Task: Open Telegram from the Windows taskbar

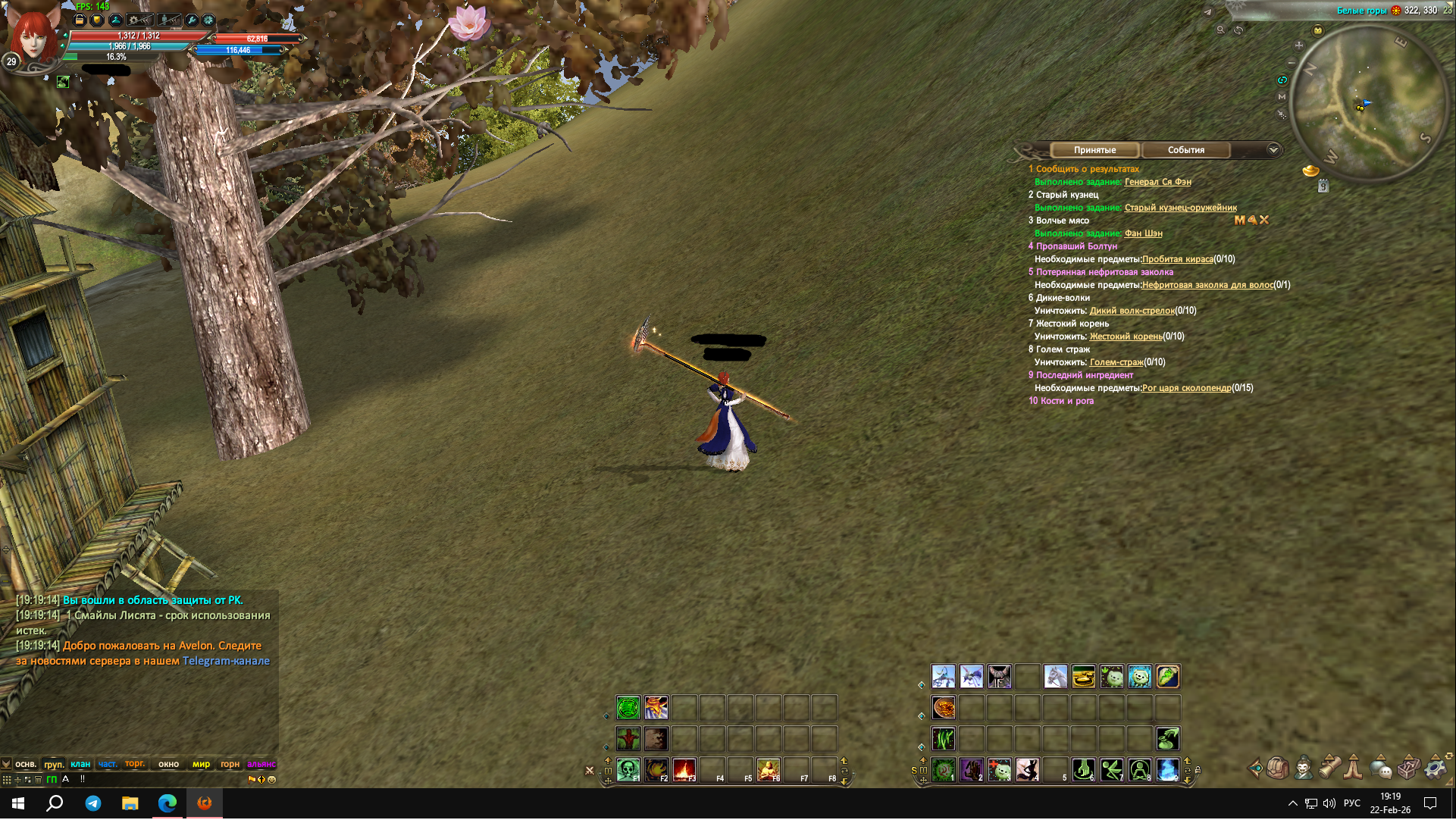Action: 93,803
